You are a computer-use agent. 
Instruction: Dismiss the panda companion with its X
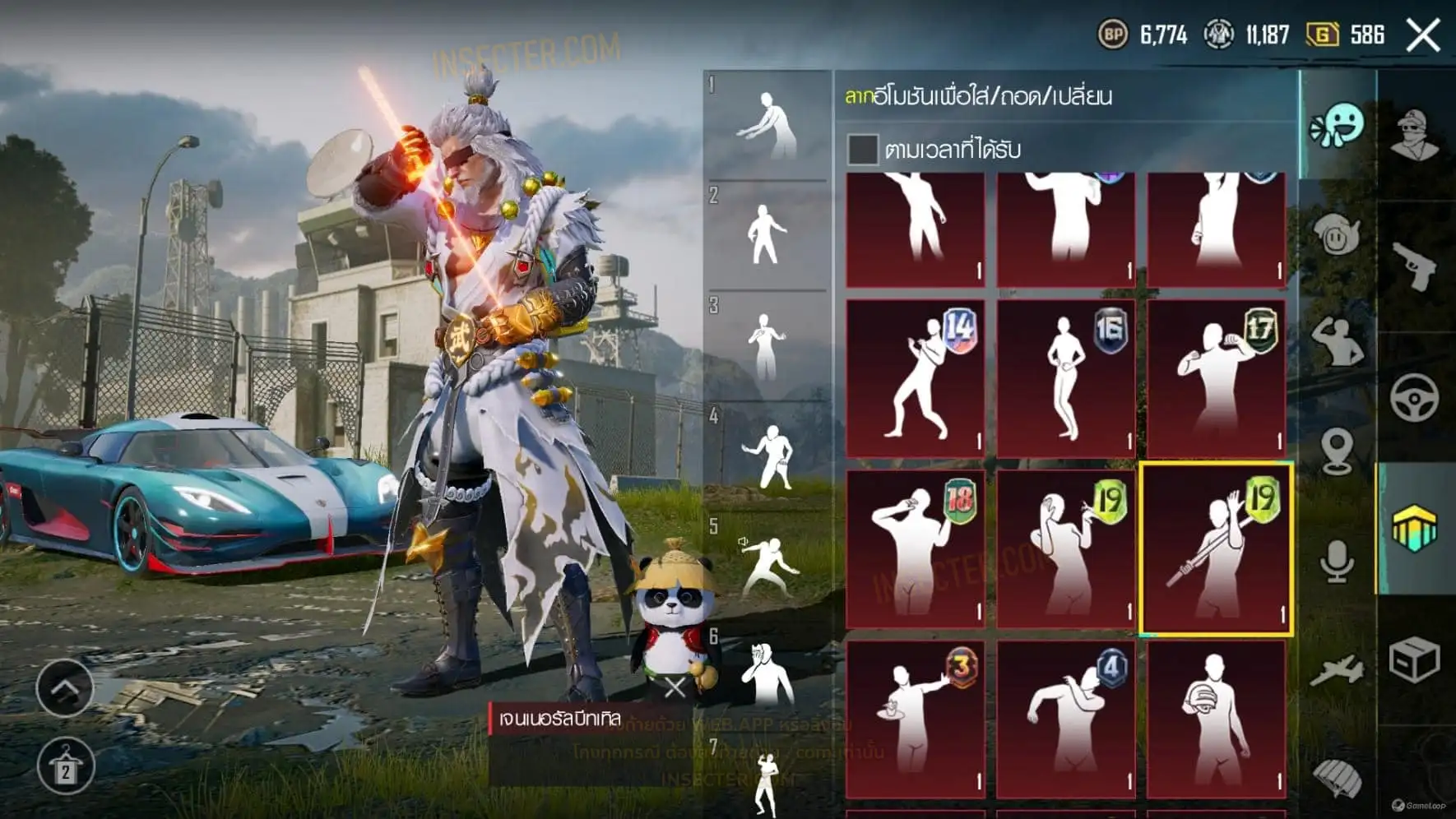(x=675, y=687)
